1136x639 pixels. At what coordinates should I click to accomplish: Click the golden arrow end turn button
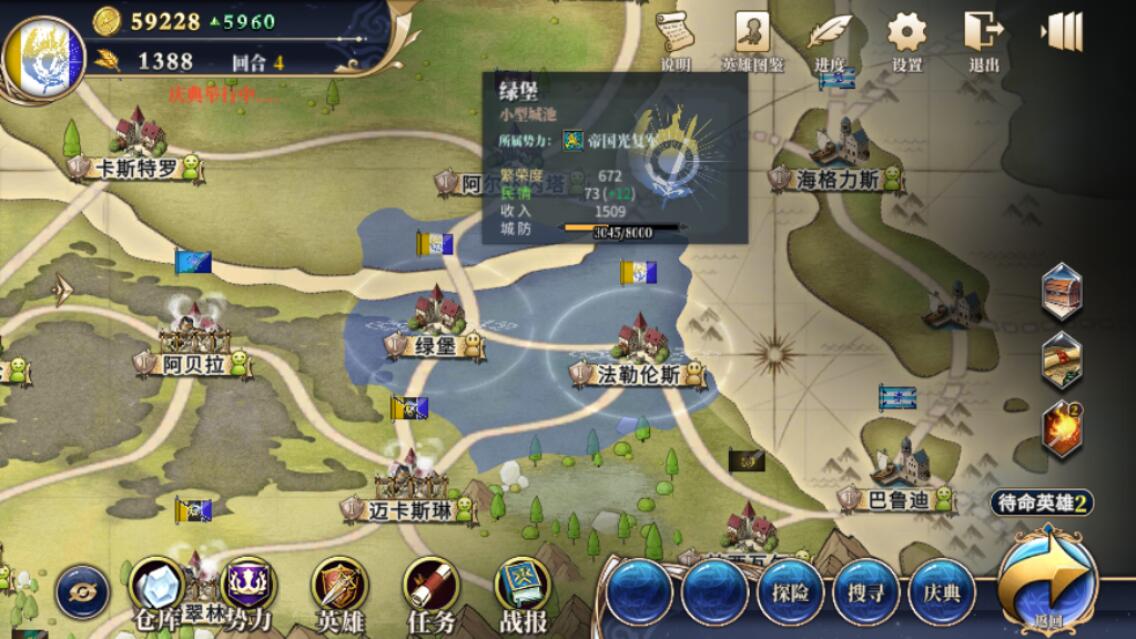point(1048,580)
